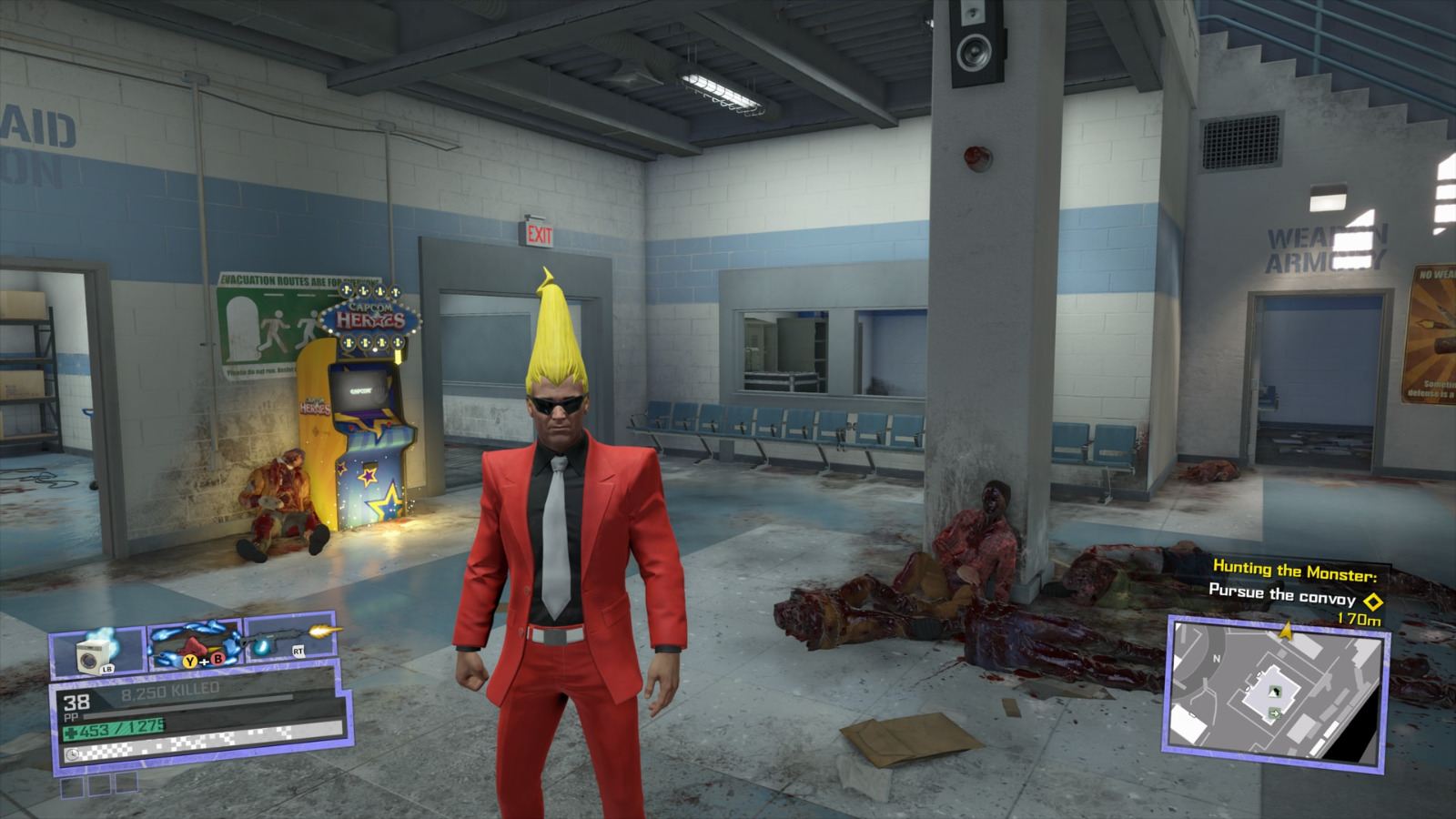Toggle the Y button prompt in the weapon slot
1456x819 pixels.
(189, 662)
